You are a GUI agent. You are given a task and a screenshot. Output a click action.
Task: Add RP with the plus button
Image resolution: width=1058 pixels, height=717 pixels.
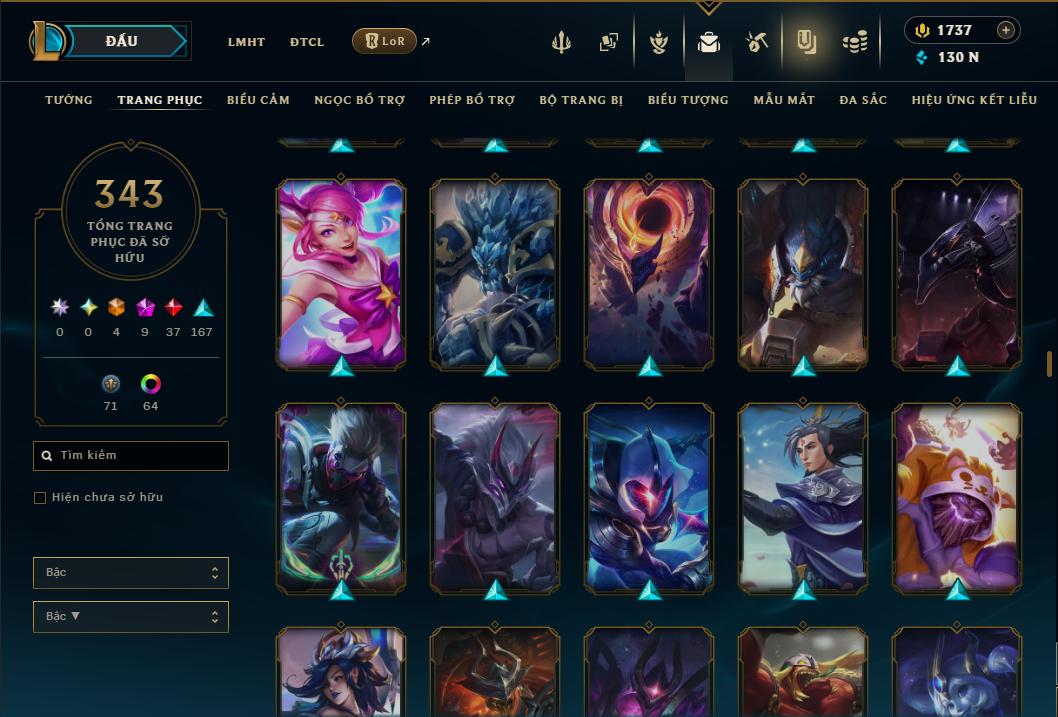click(1006, 30)
